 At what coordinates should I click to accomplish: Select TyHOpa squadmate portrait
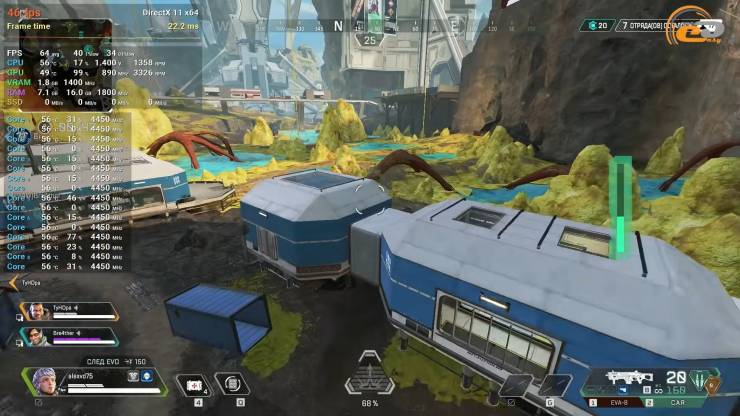35,311
